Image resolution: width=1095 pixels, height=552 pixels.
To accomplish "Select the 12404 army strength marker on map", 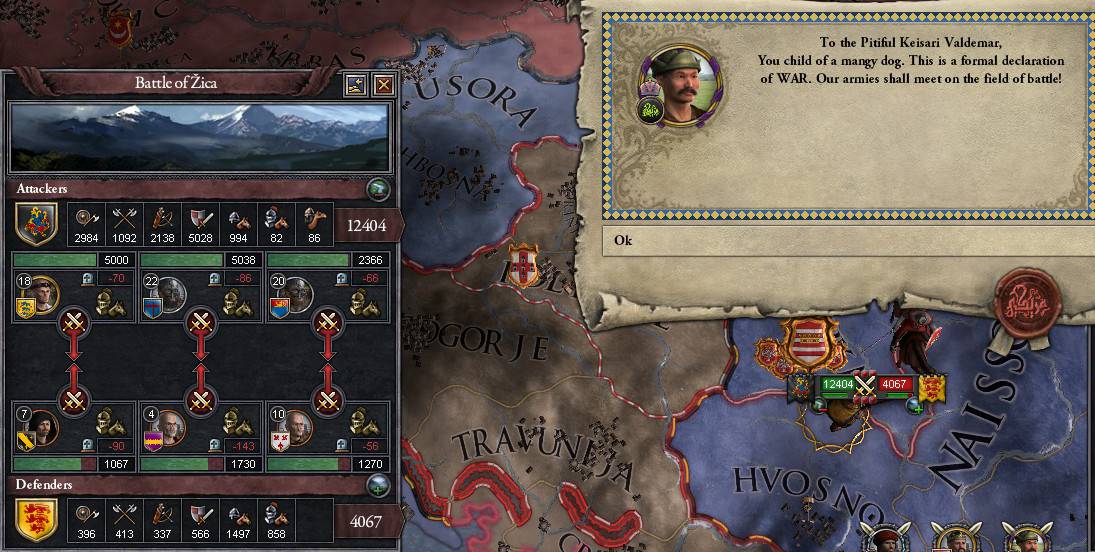I will [x=835, y=384].
